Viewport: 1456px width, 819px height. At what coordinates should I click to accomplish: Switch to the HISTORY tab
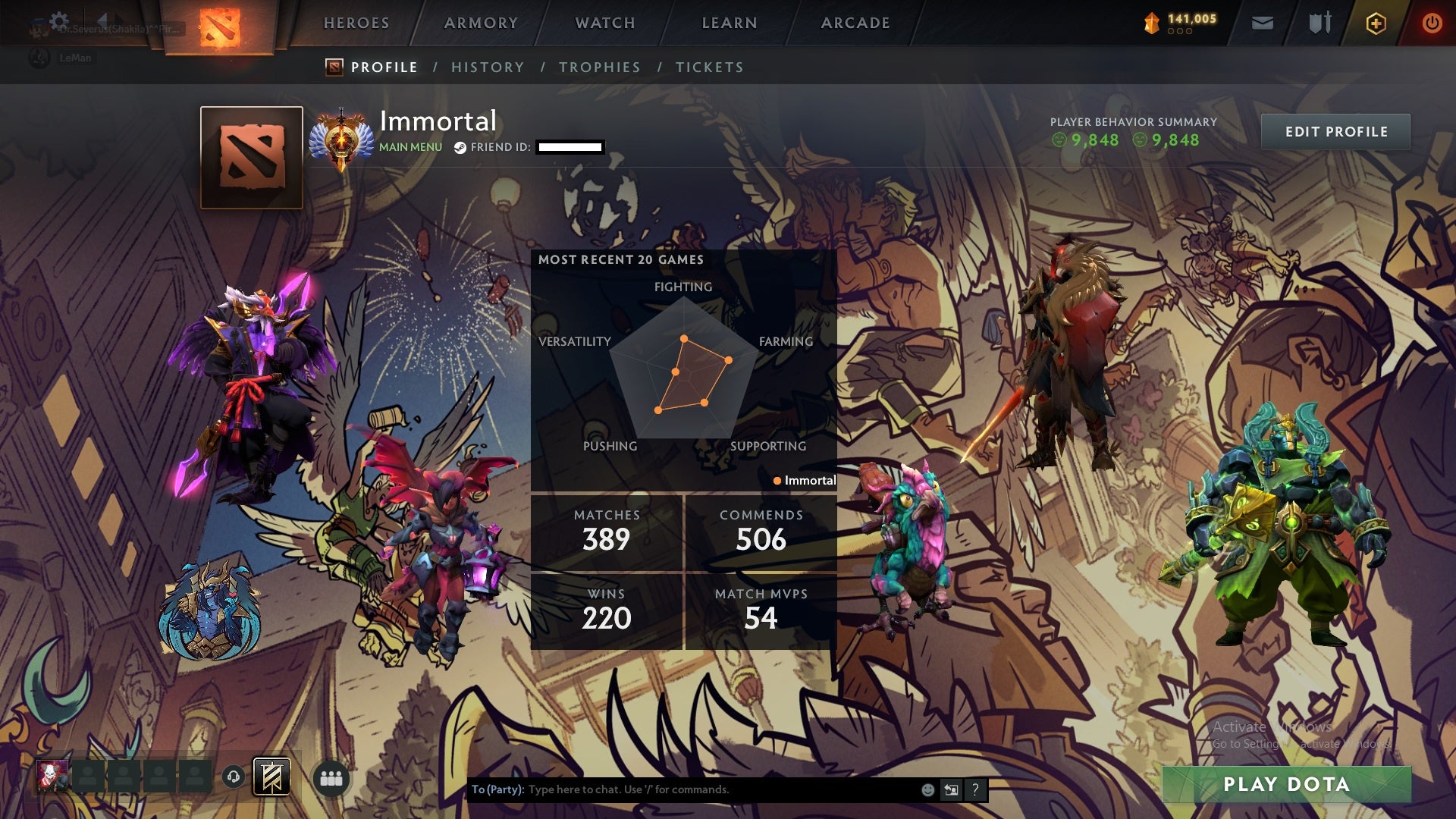pyautogui.click(x=488, y=67)
